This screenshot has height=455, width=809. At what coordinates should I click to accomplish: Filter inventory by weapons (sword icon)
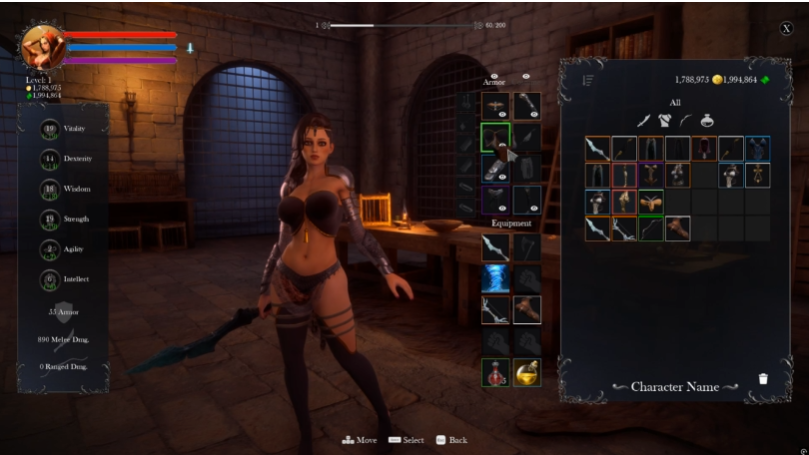click(x=645, y=120)
